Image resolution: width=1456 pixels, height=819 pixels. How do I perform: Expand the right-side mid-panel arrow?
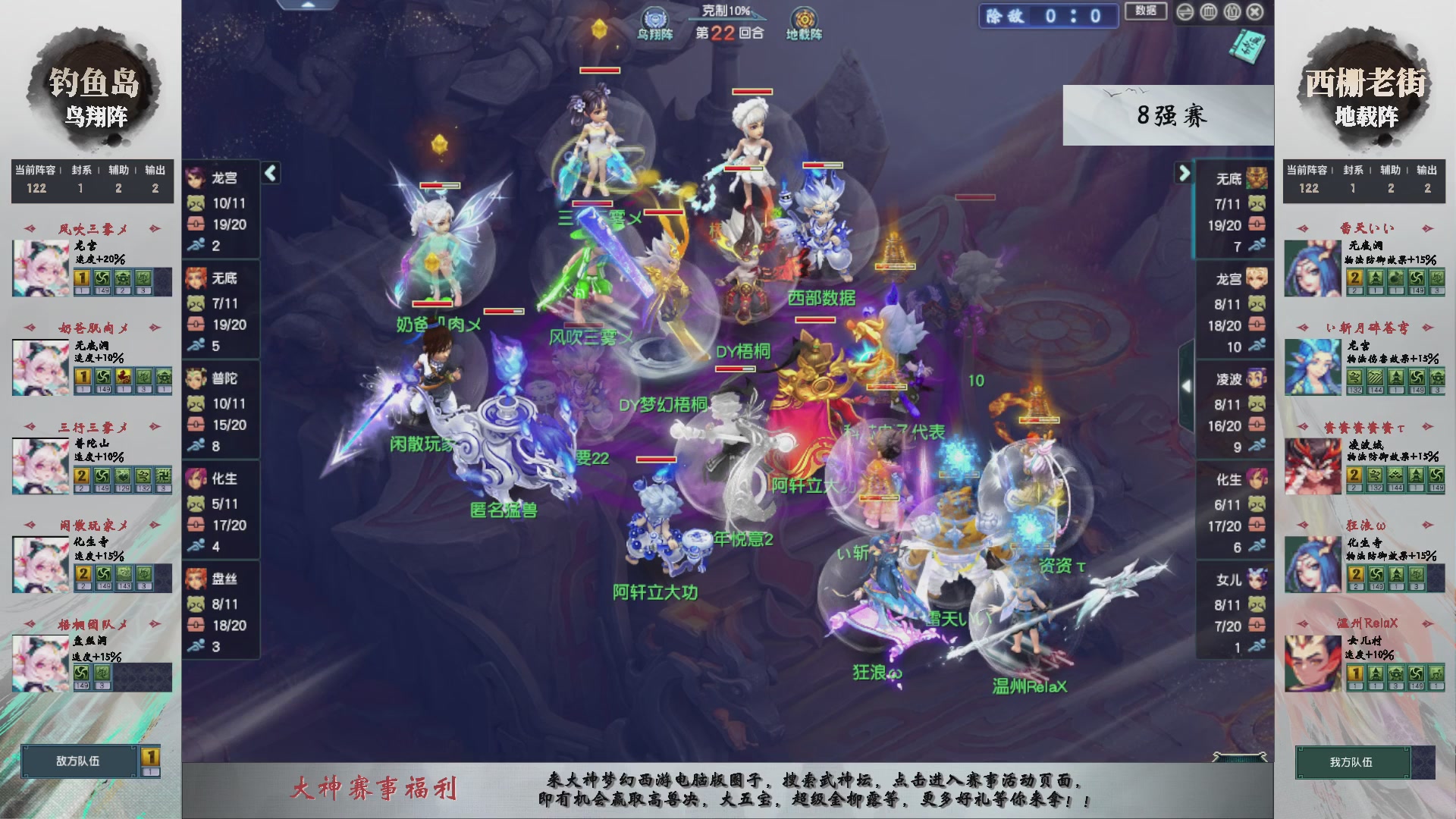(1188, 384)
